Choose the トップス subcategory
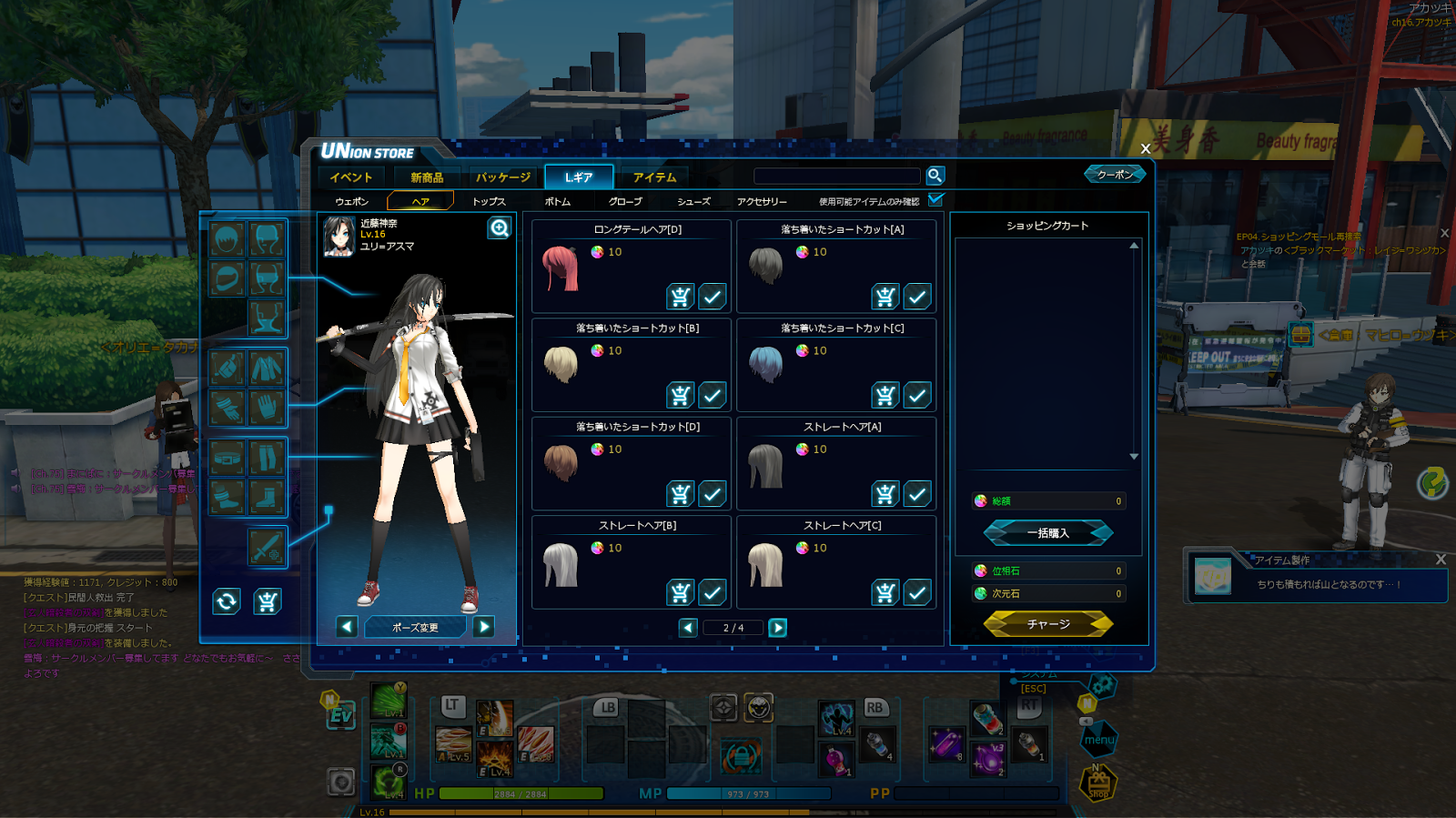1456x818 pixels. (x=489, y=201)
